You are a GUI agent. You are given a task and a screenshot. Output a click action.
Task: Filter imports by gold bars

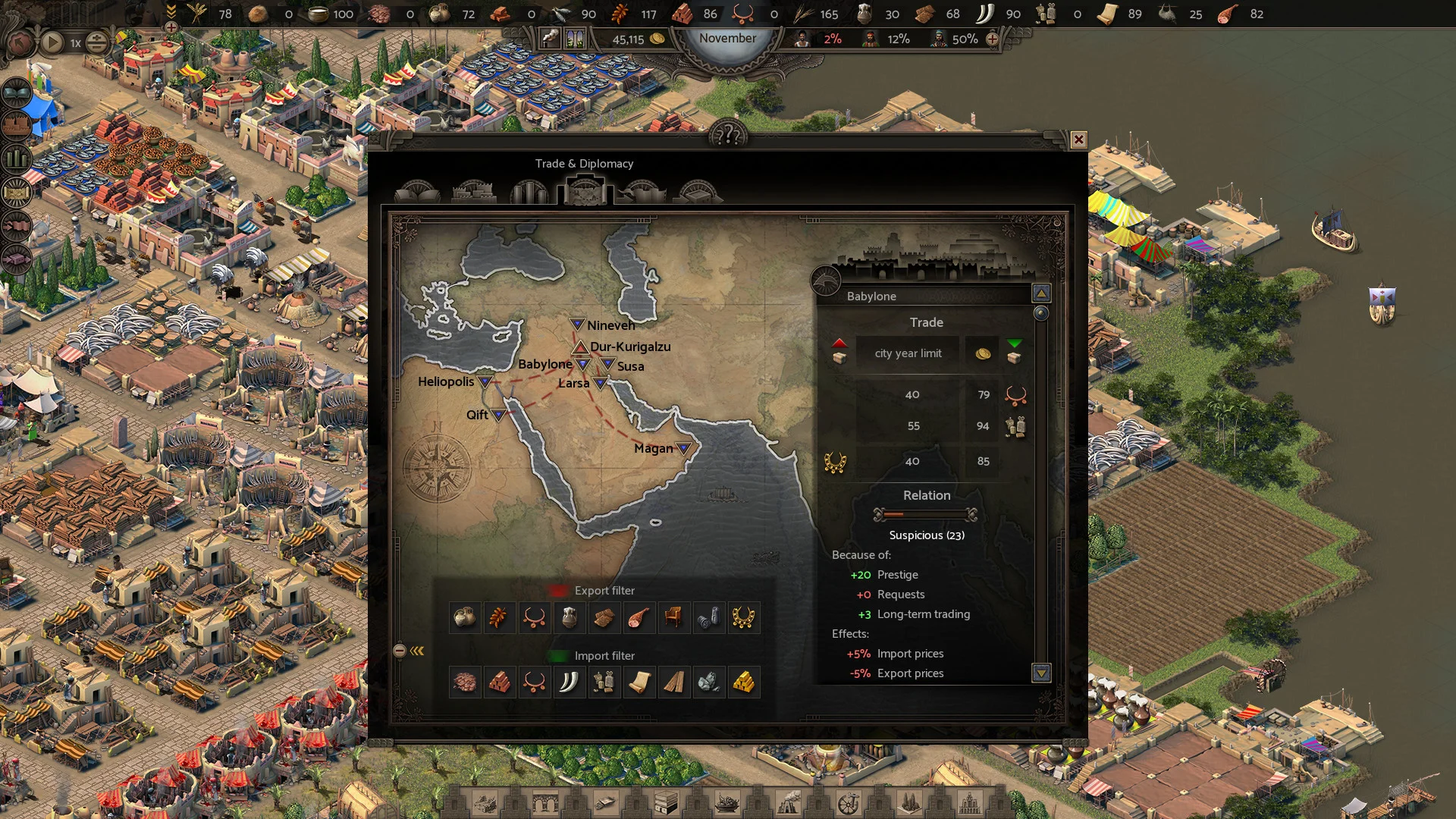click(x=743, y=682)
